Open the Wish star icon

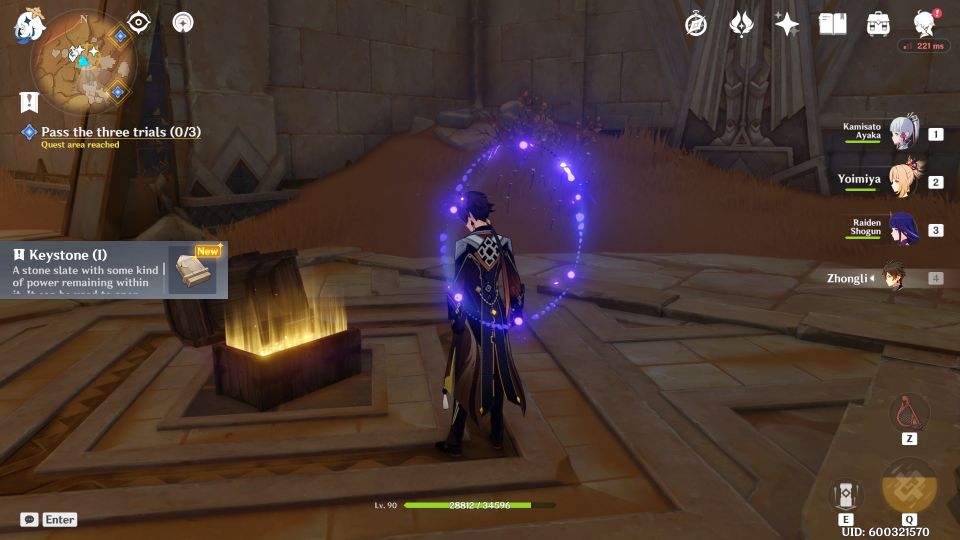tap(787, 24)
